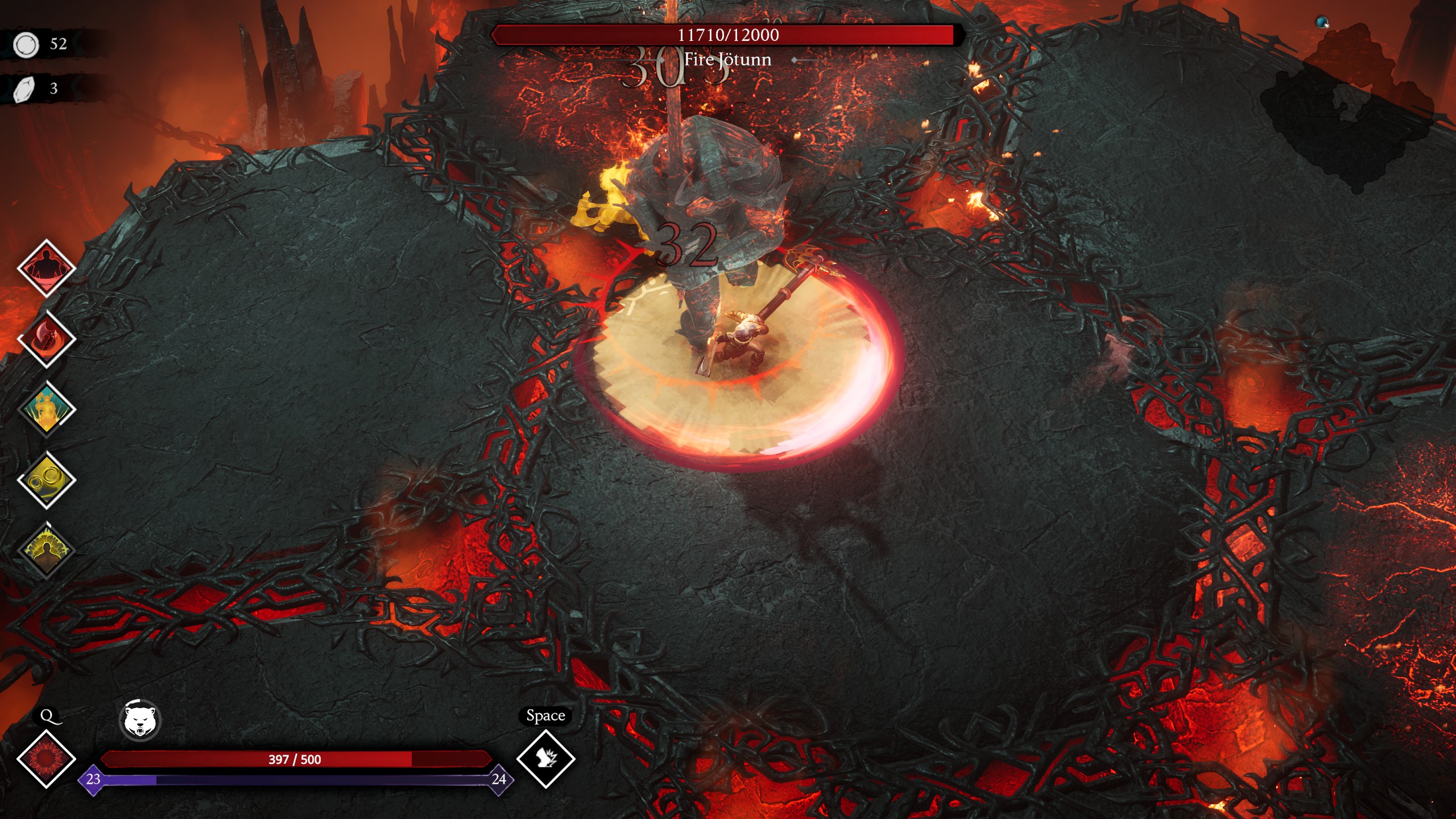Click the white bear head icon

(x=140, y=721)
